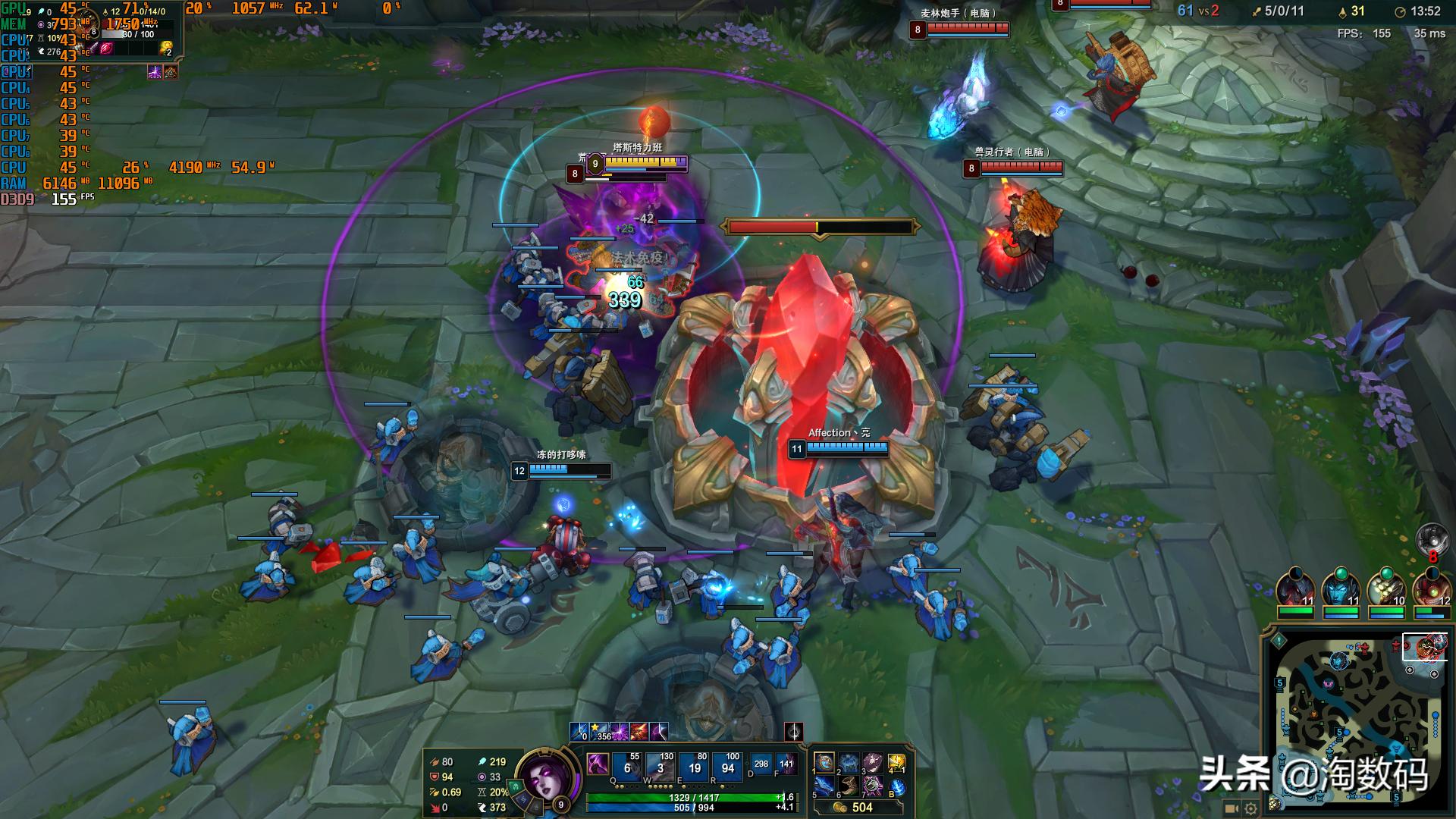Trigger the R ultimate ability
This screenshot has width=1456, height=819.
click(x=728, y=767)
